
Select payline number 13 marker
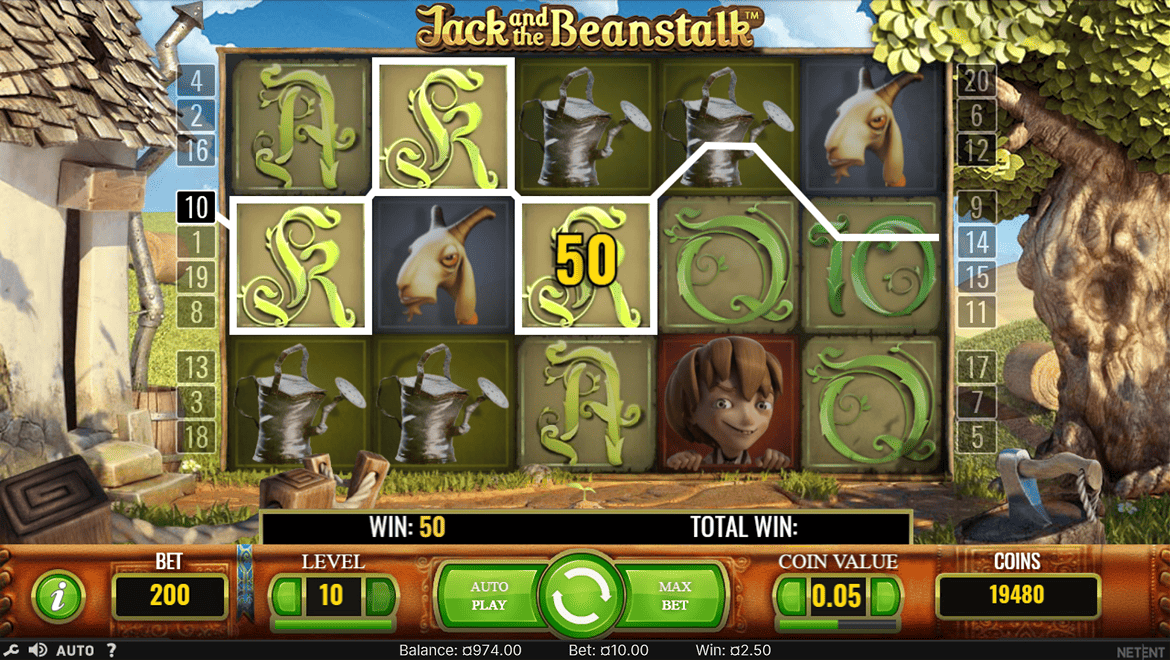pyautogui.click(x=197, y=367)
